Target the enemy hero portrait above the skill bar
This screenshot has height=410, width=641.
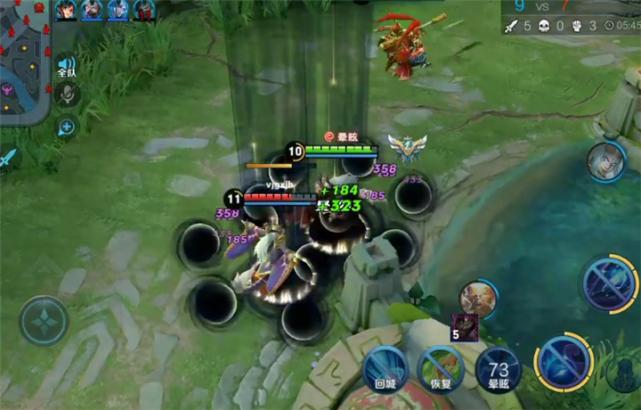(x=479, y=298)
